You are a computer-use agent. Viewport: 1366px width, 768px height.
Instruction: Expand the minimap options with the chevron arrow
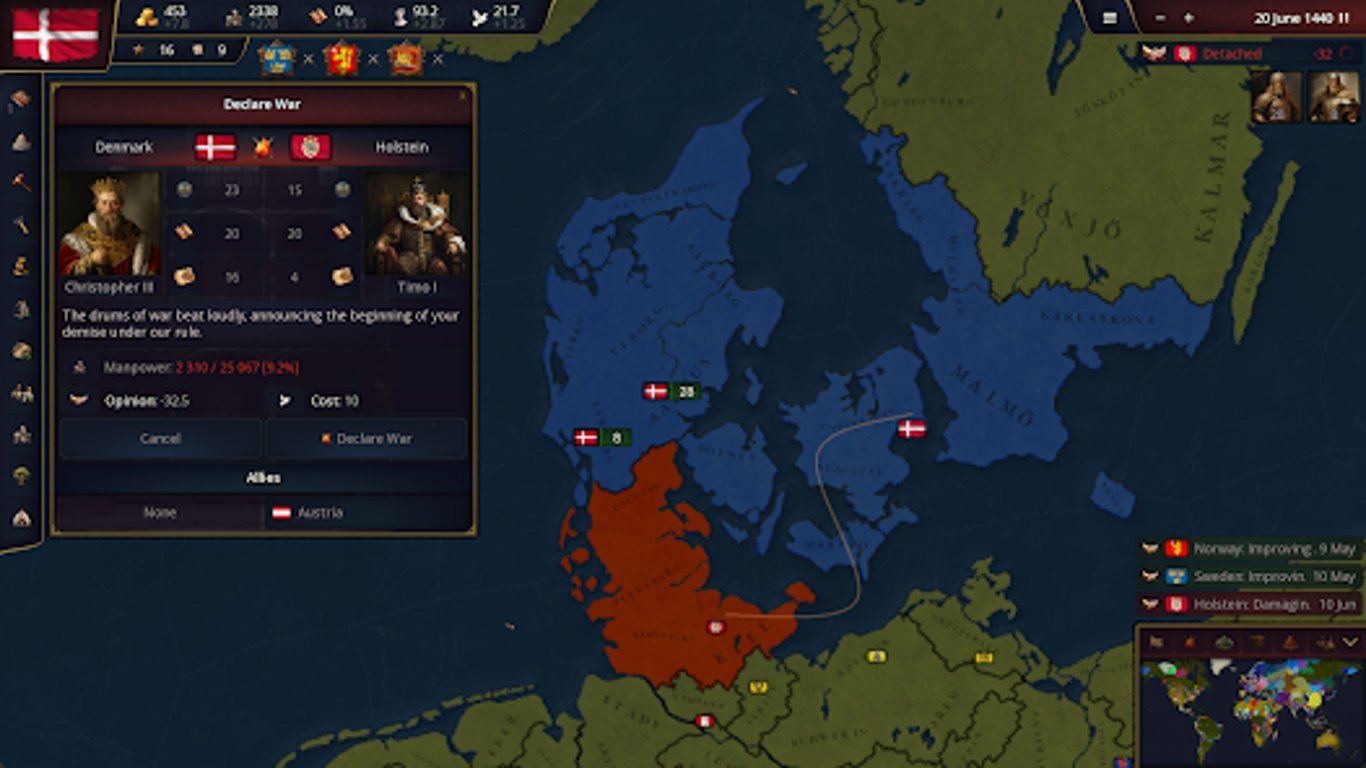coord(1349,641)
